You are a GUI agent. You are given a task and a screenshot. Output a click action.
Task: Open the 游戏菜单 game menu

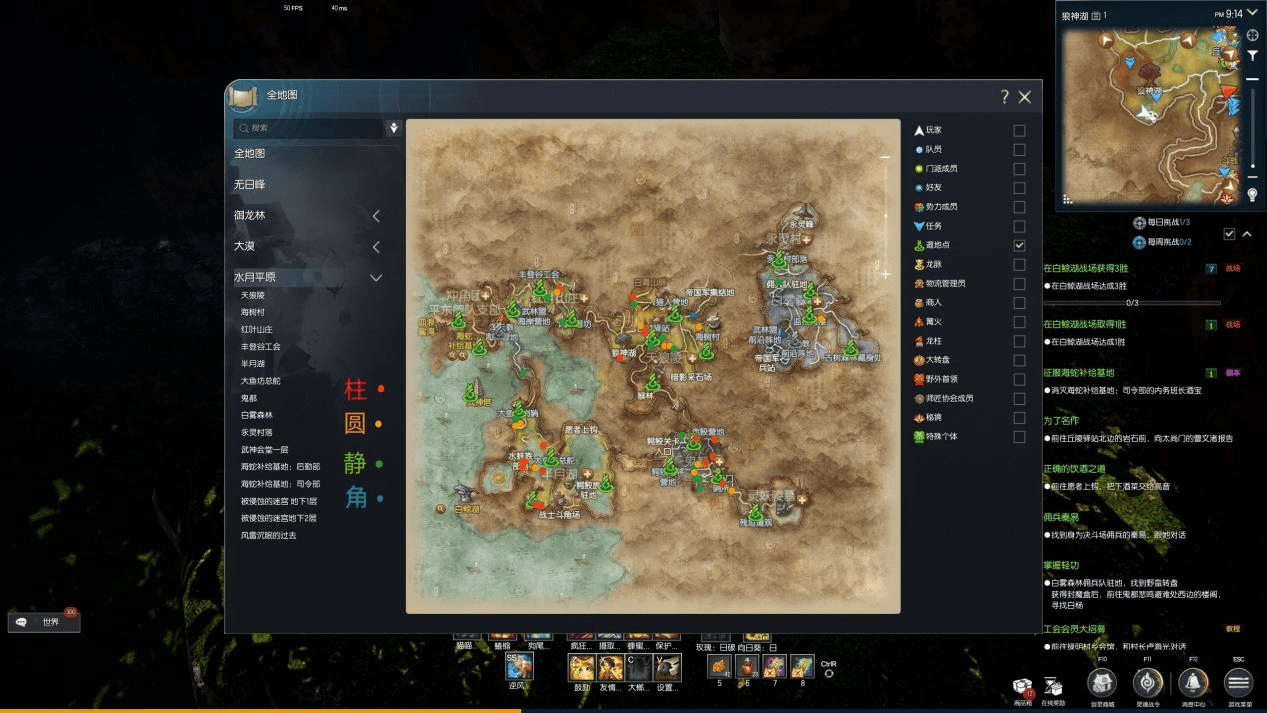click(x=1238, y=683)
